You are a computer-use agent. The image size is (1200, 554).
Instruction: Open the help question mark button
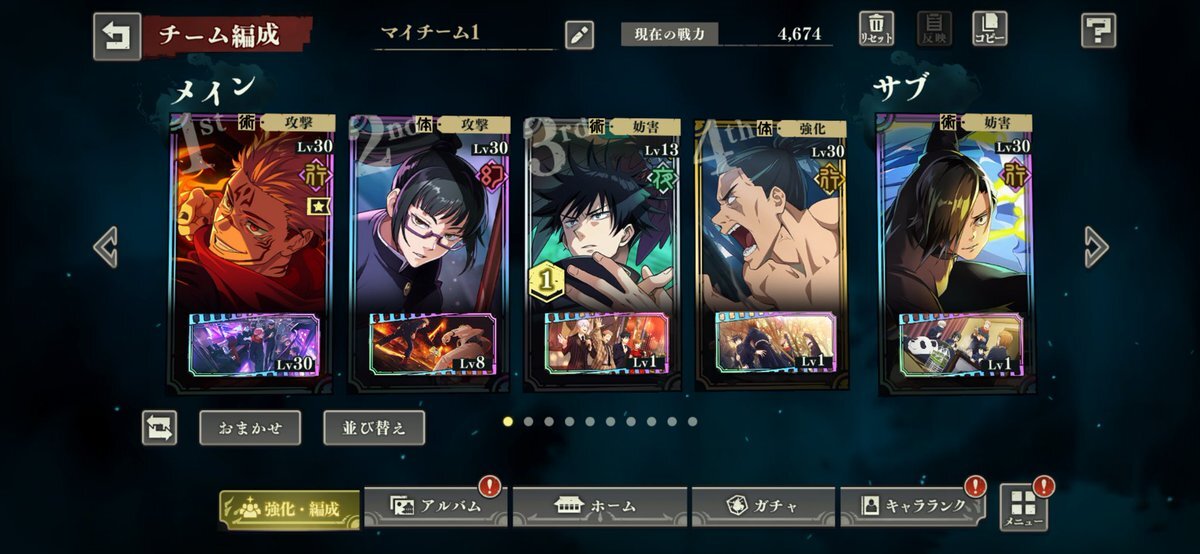[1098, 31]
